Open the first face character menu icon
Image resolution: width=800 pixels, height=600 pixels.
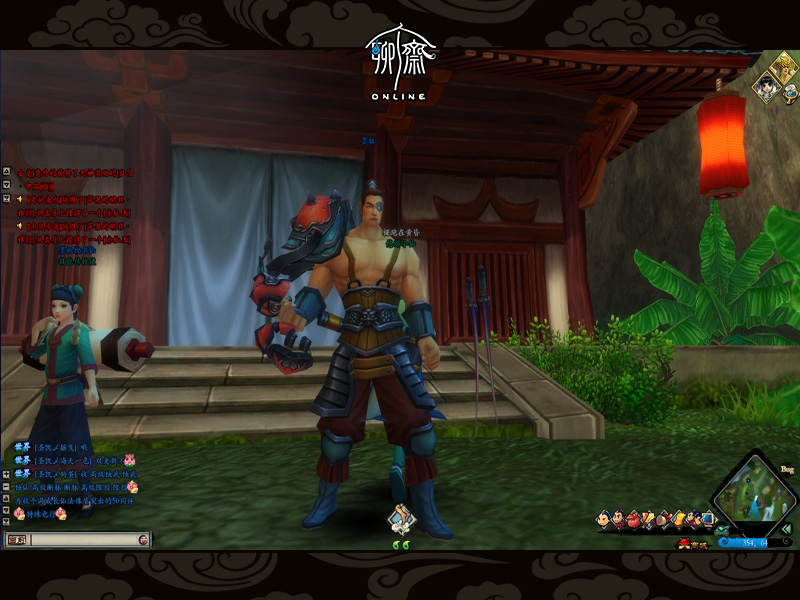coord(603,520)
